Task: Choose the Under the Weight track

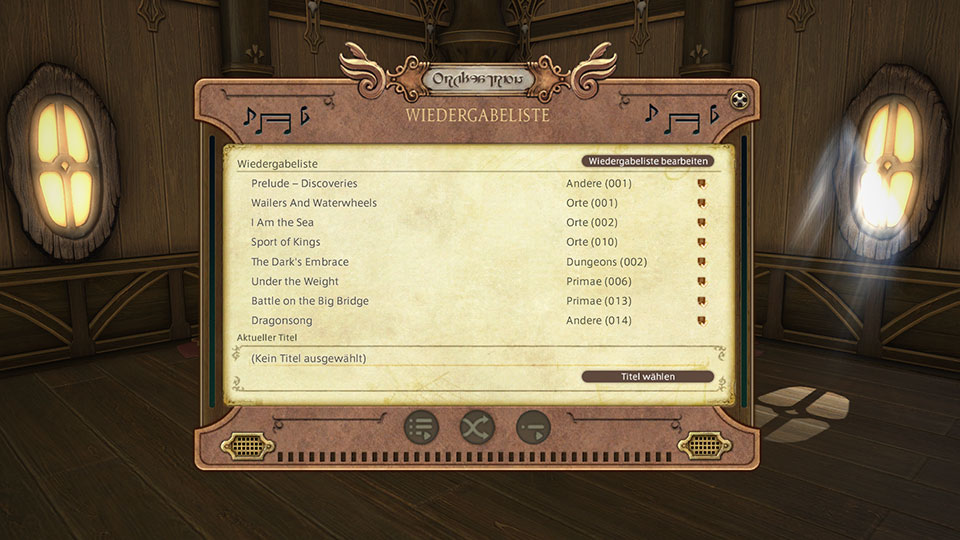Action: tap(295, 282)
